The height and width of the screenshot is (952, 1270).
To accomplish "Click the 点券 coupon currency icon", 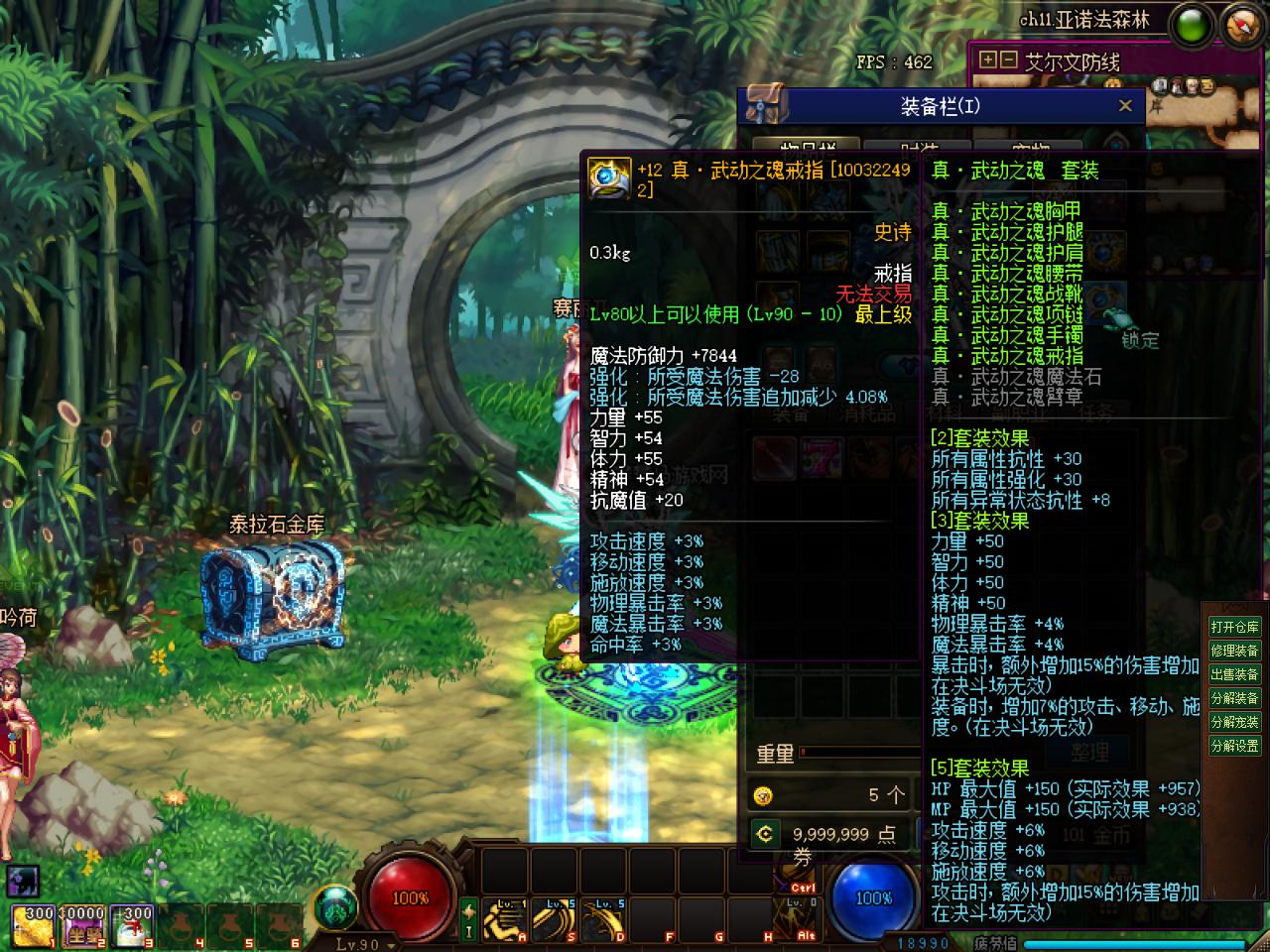I will coord(763,834).
